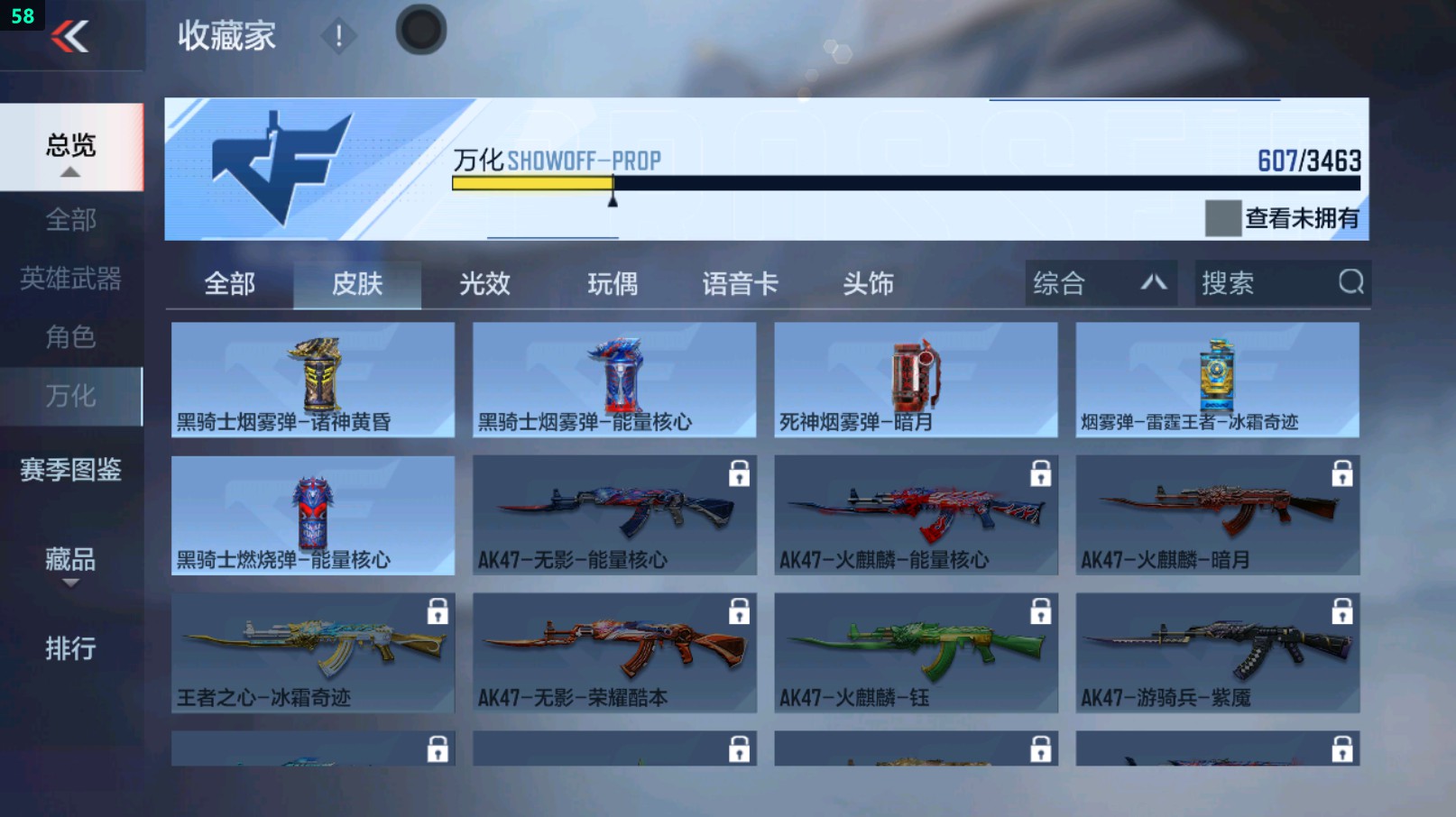Click the lock icon on AK47-游骑兵-紫魇
The image size is (1456, 817).
[x=1343, y=612]
